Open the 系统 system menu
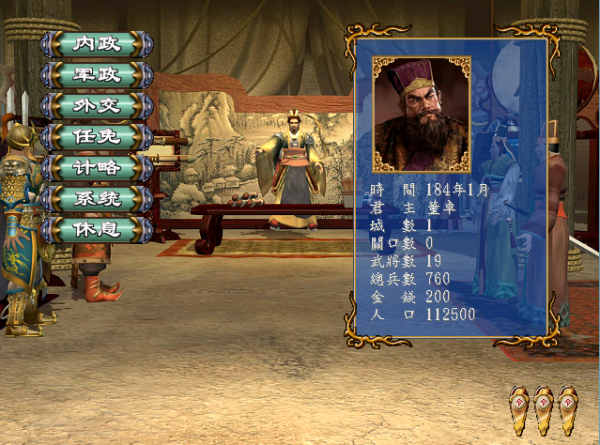This screenshot has height=445, width=600. point(97,199)
